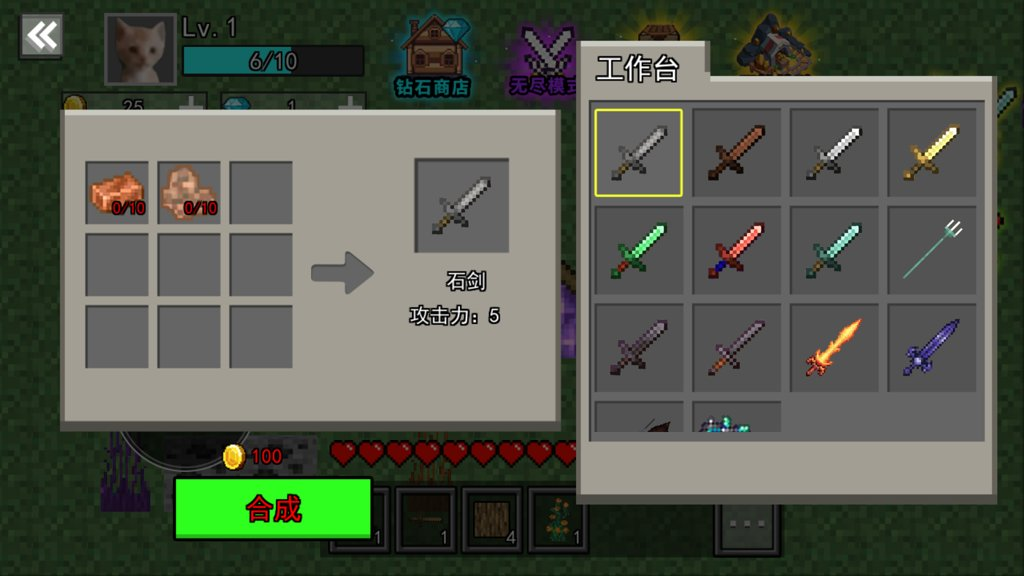Click the copper ingot ingredient slot

tap(117, 192)
